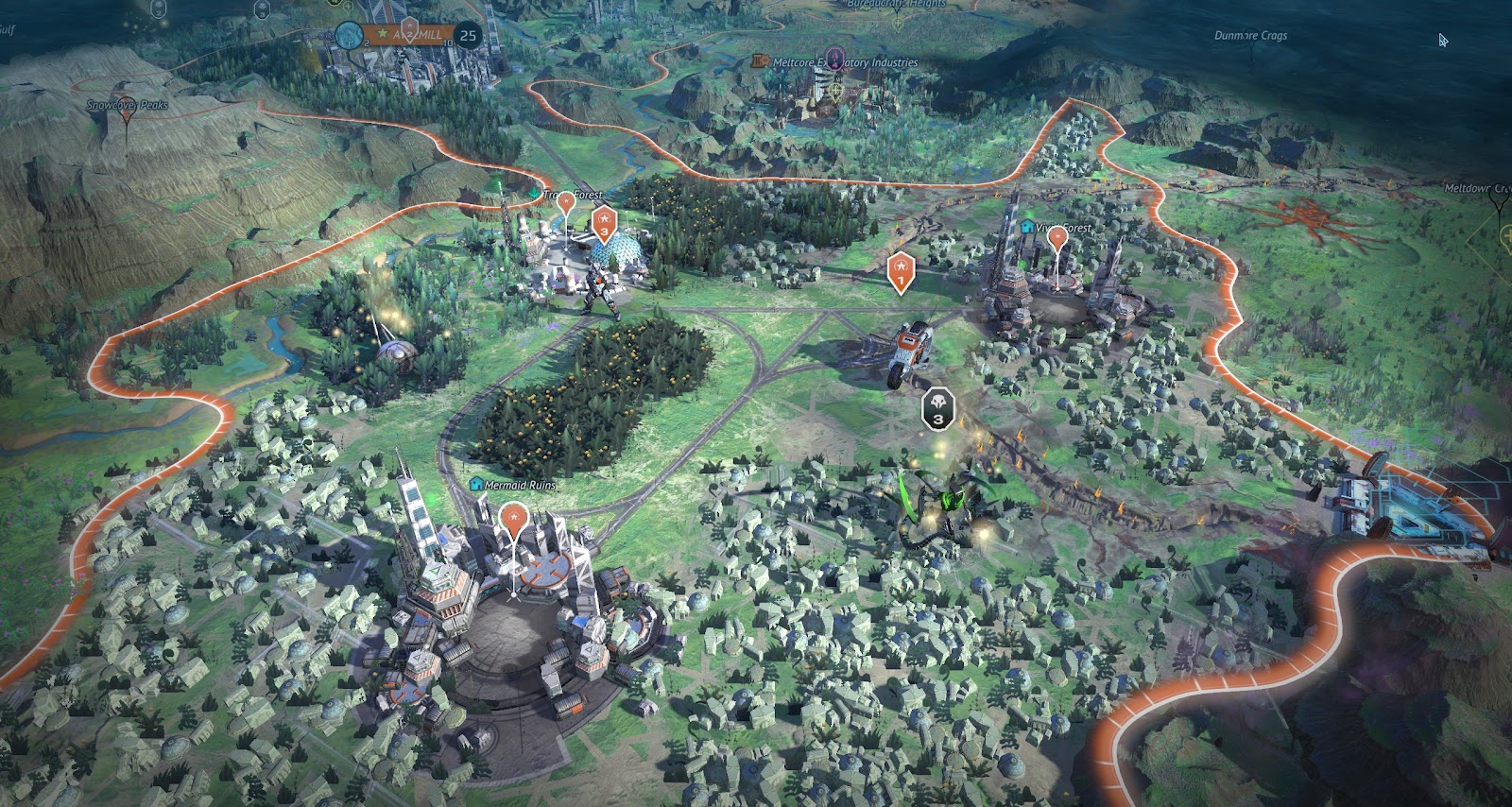Select the orange army marker with 3 units
Screen dimensions: 1512x807
coord(604,223)
